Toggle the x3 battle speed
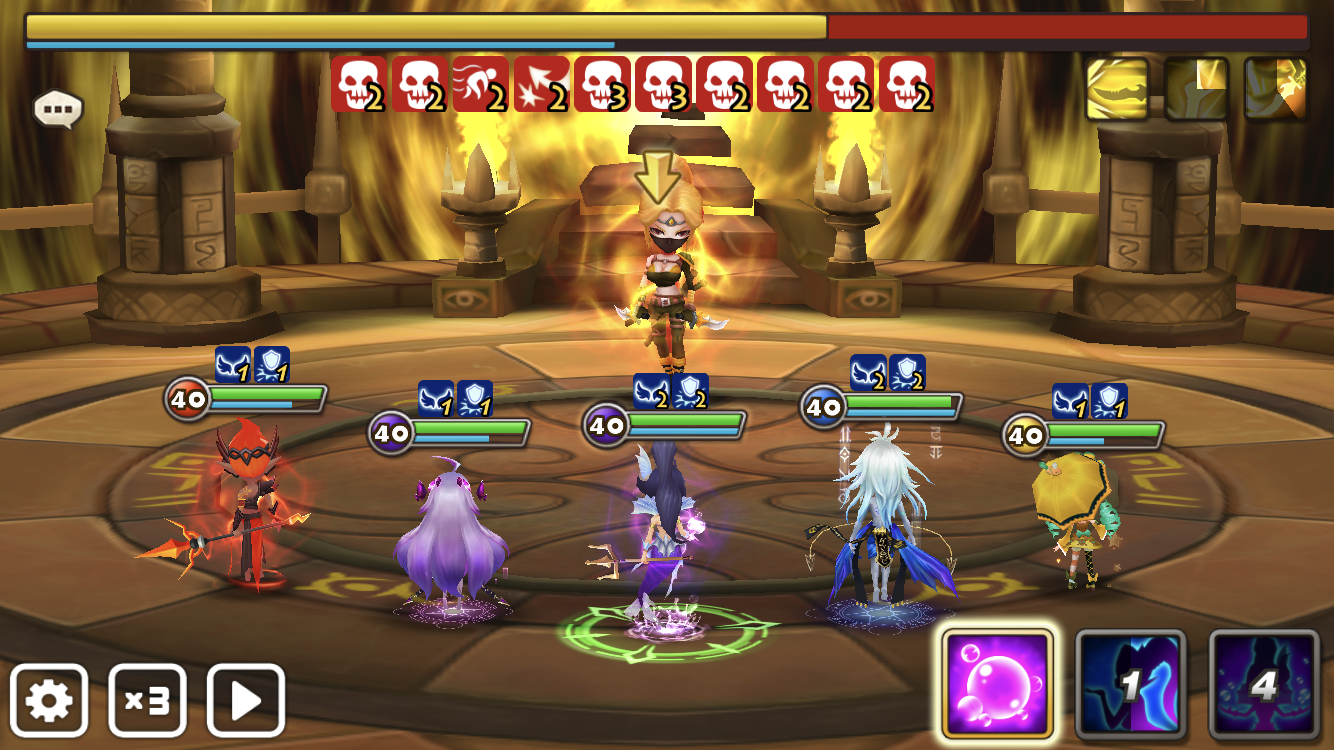The height and width of the screenshot is (750, 1334). [147, 700]
